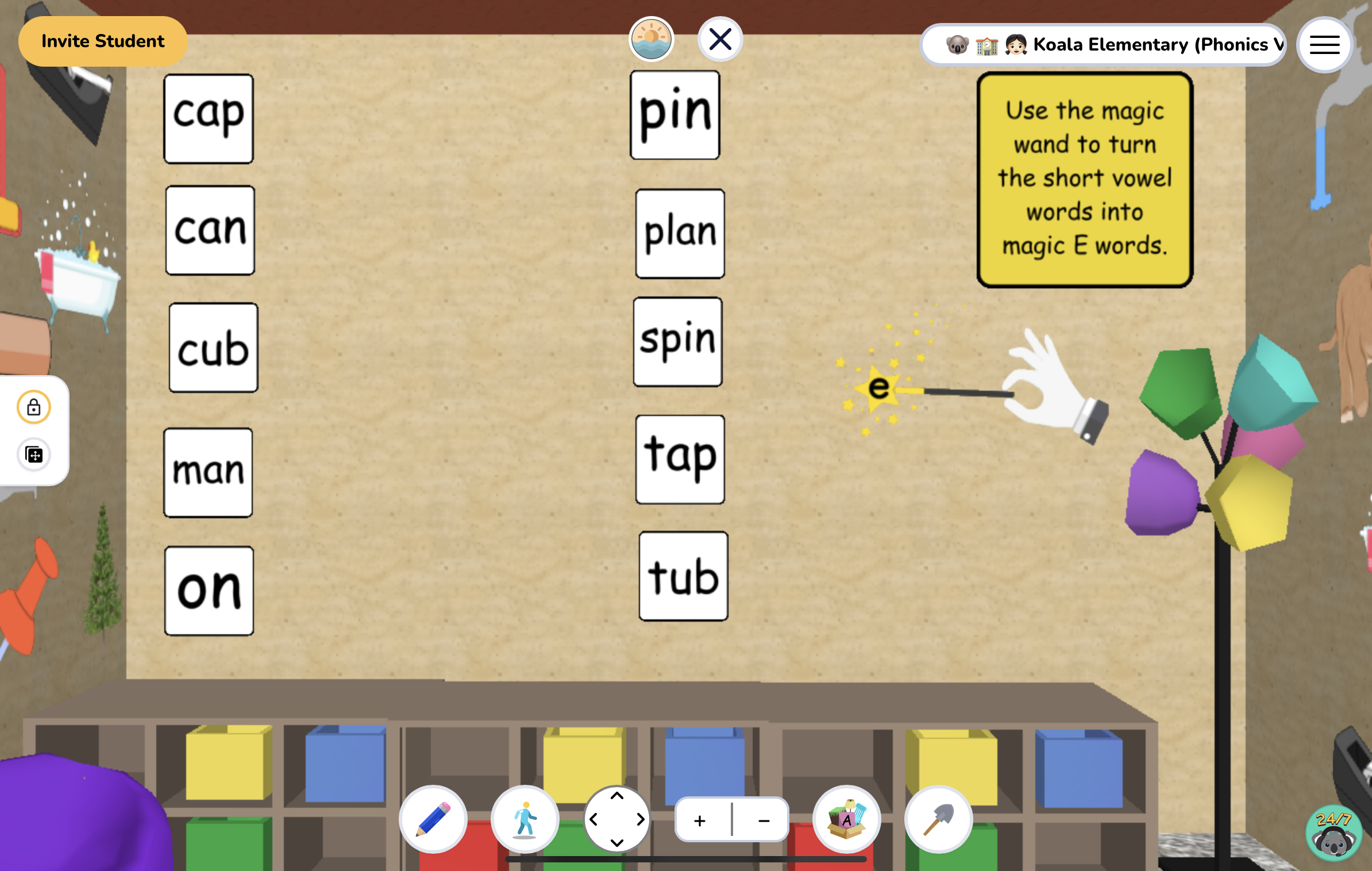Open the hamburger menu

[1324, 44]
